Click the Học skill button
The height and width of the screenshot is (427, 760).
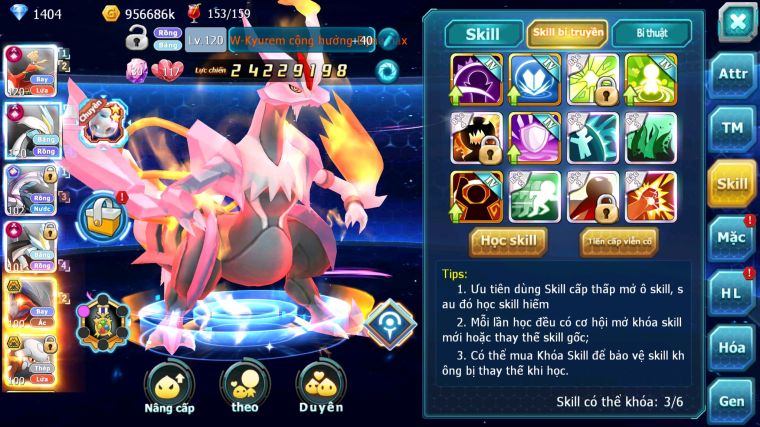508,241
